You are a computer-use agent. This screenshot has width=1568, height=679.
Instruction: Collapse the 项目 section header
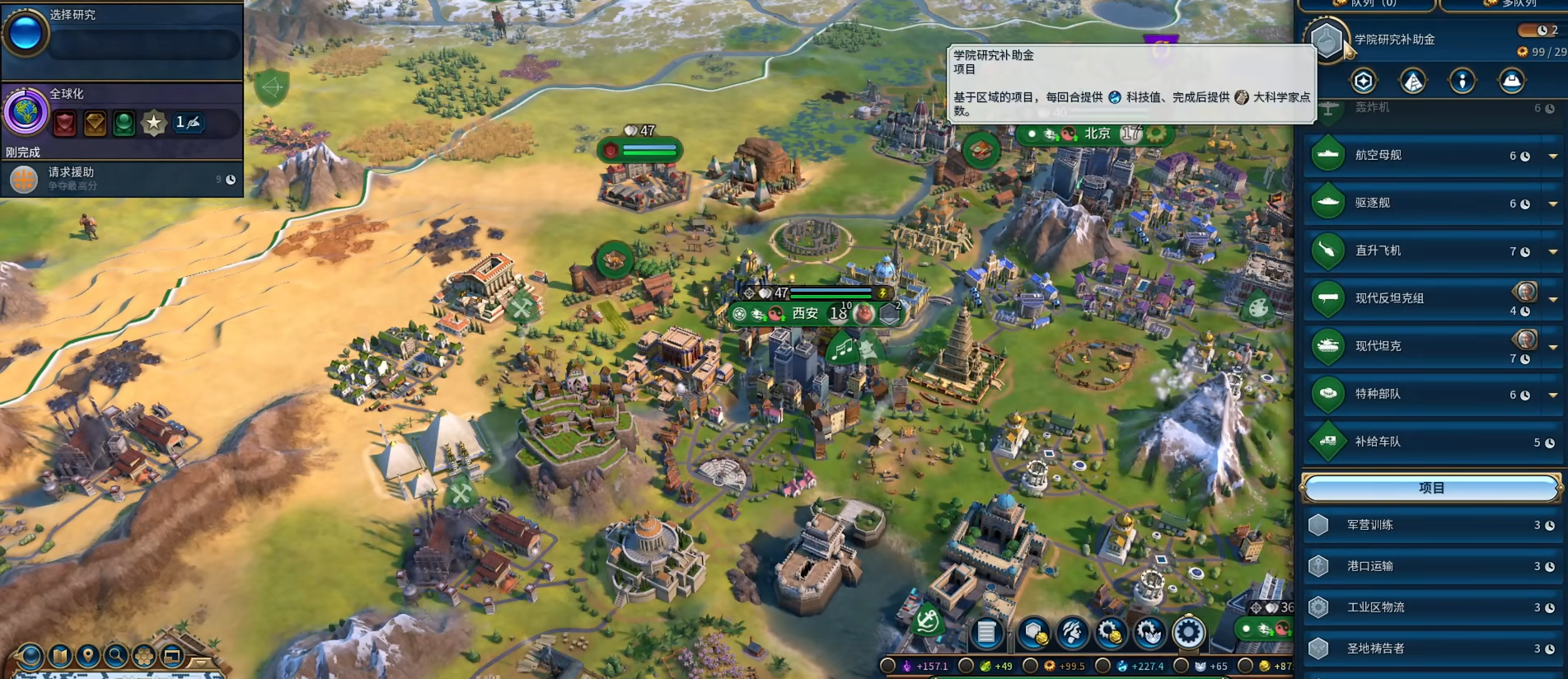[x=1431, y=488]
